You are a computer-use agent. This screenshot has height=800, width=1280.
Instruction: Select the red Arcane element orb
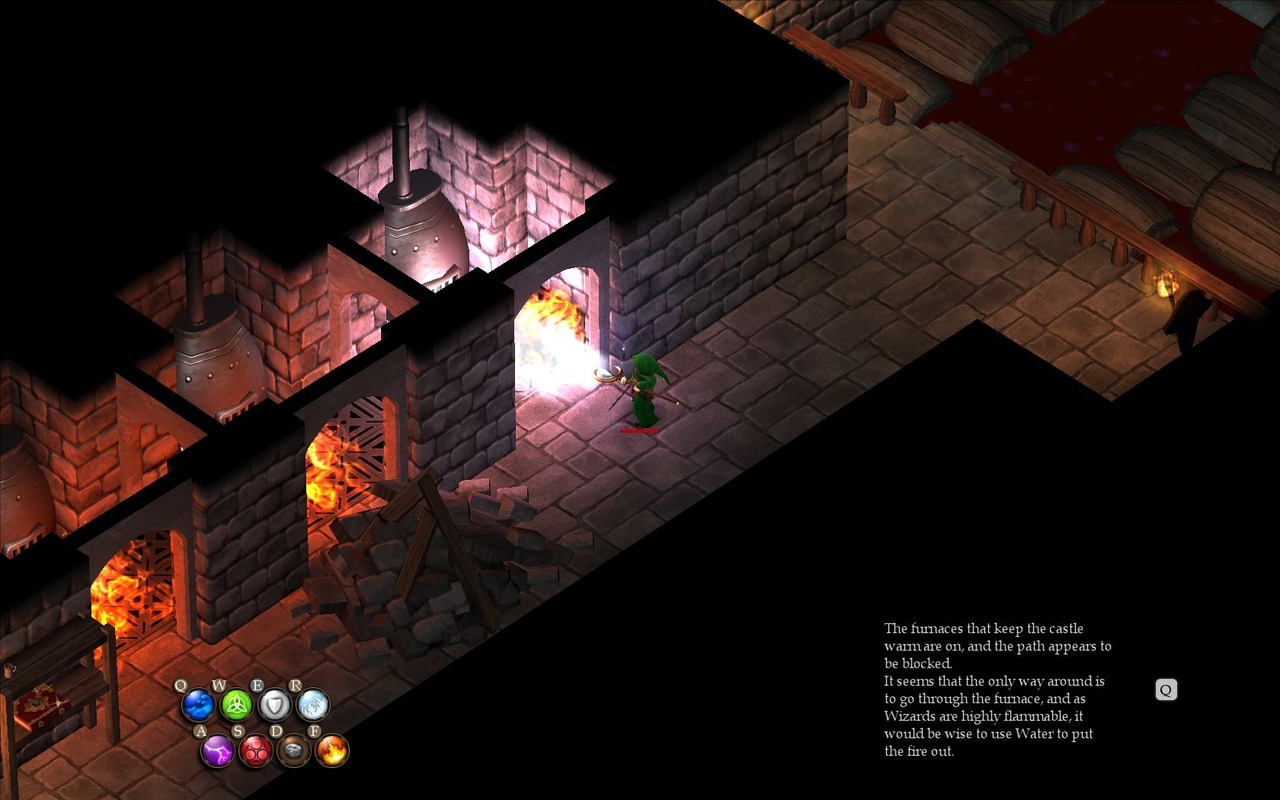click(255, 750)
